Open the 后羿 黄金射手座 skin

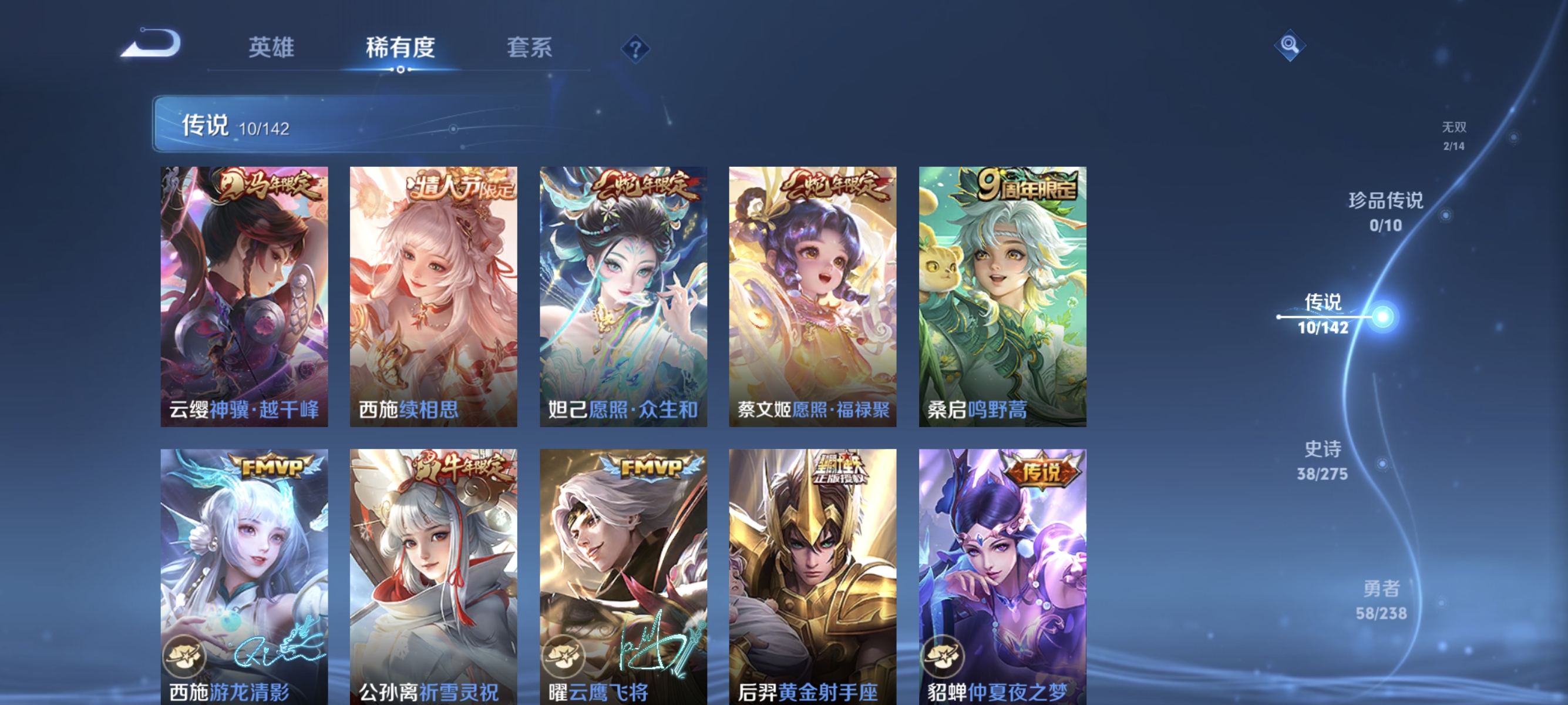812,572
